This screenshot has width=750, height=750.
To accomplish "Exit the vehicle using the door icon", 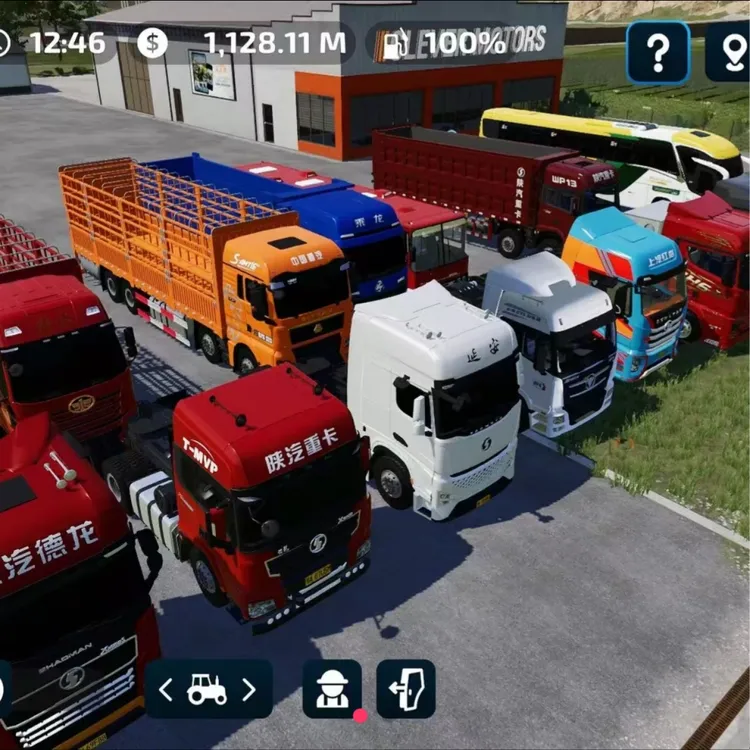I will pyautogui.click(x=406, y=689).
